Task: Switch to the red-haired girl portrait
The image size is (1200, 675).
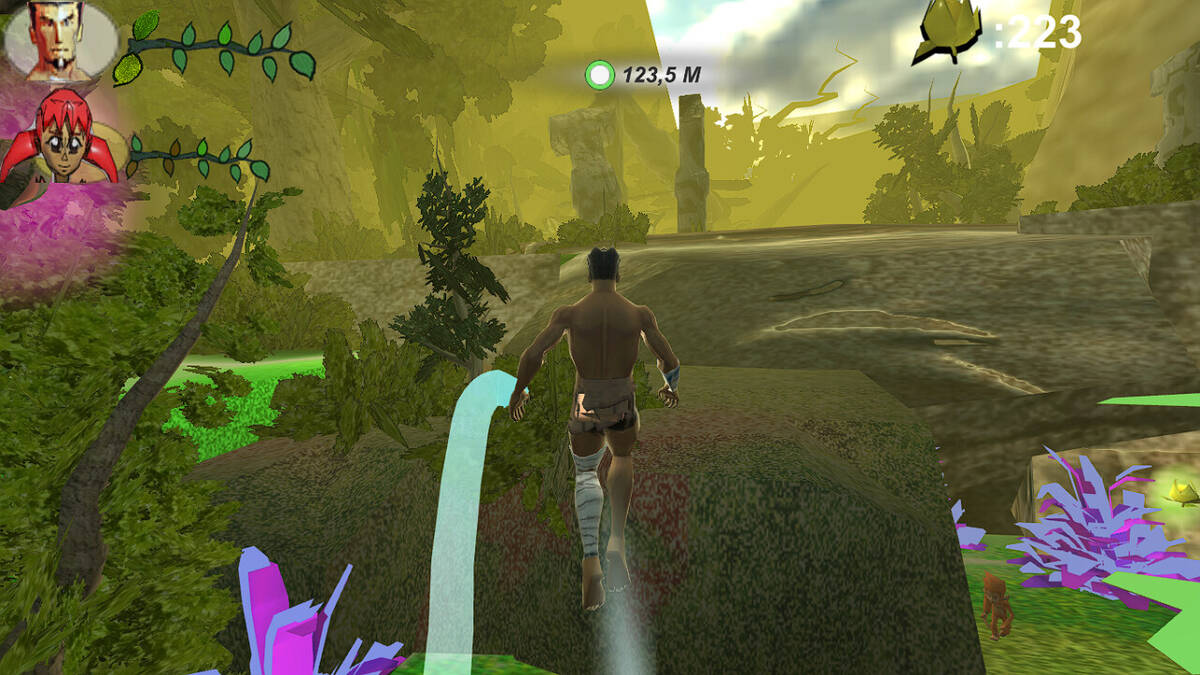Action: [60, 140]
